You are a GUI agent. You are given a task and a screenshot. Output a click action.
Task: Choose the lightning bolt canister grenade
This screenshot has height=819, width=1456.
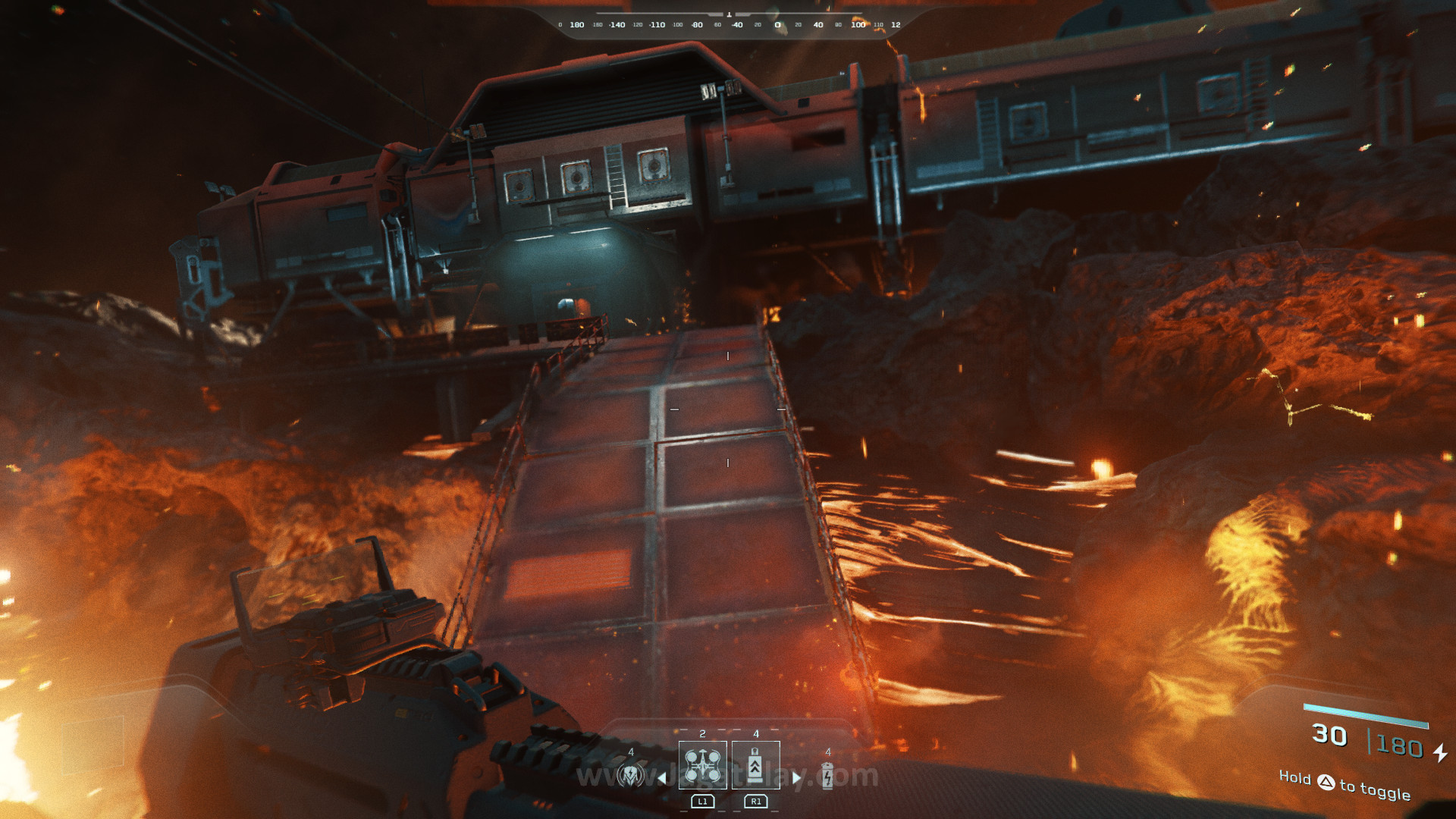coord(827,775)
